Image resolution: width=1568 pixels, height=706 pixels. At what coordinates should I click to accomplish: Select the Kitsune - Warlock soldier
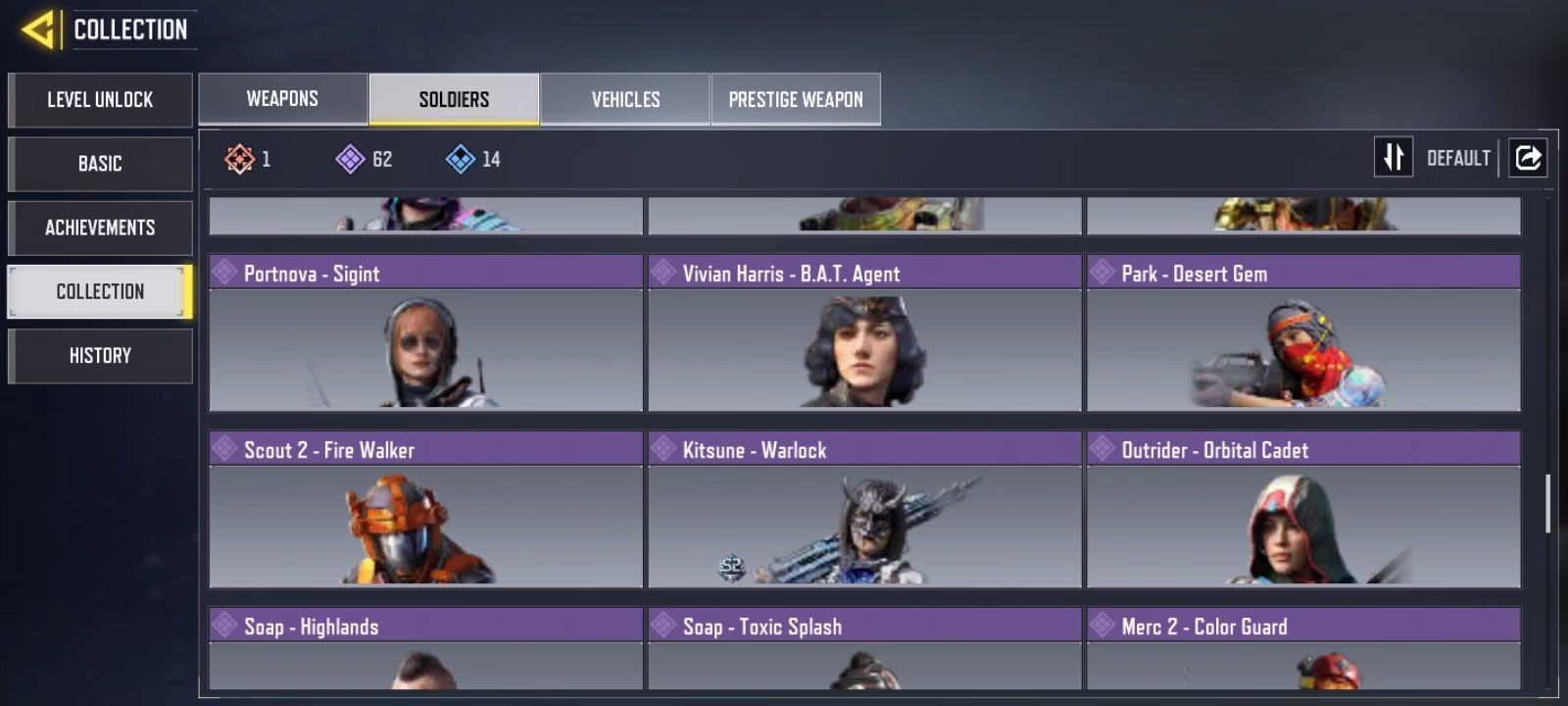click(864, 510)
